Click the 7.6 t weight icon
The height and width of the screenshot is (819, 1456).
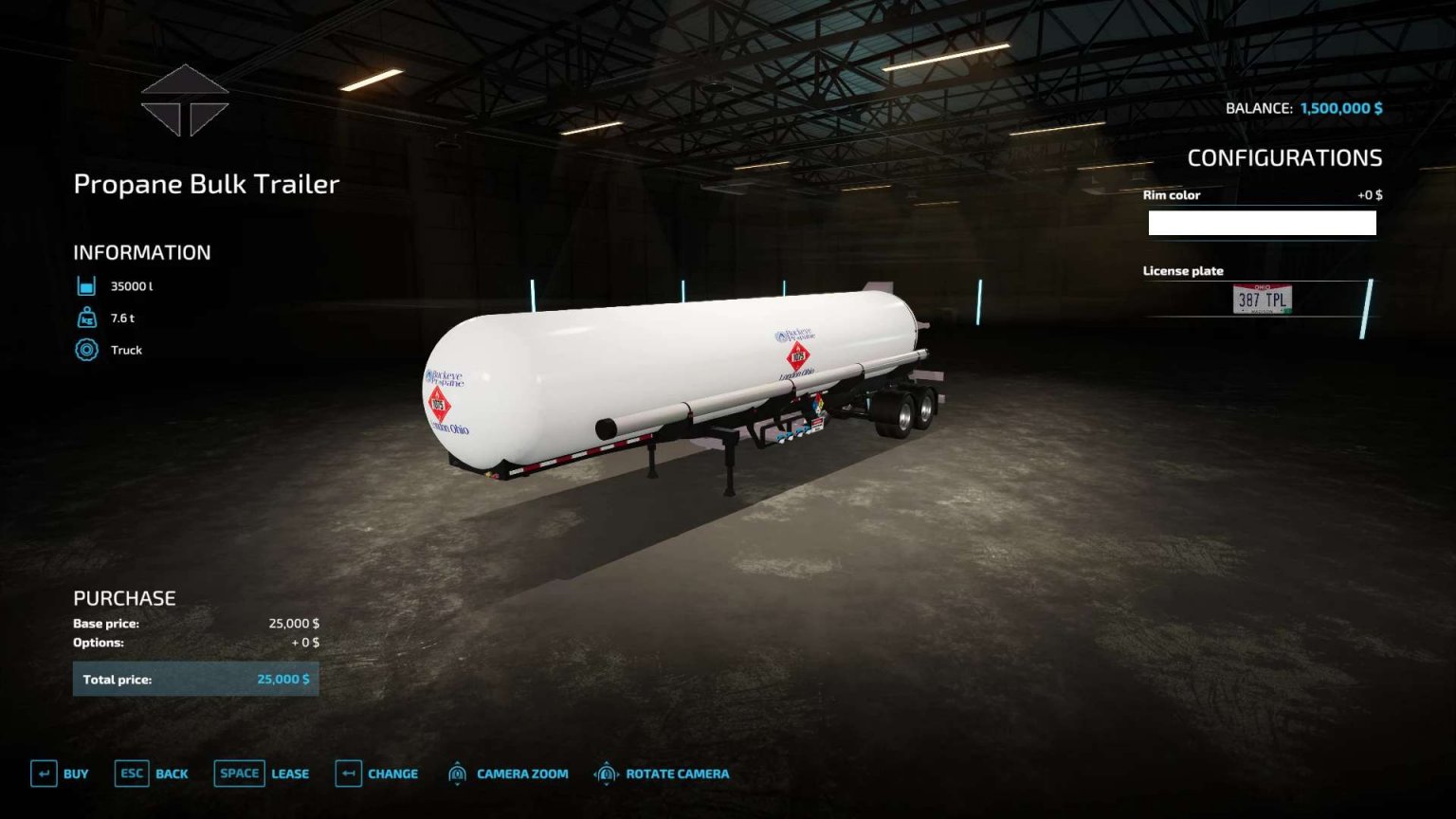click(85, 318)
